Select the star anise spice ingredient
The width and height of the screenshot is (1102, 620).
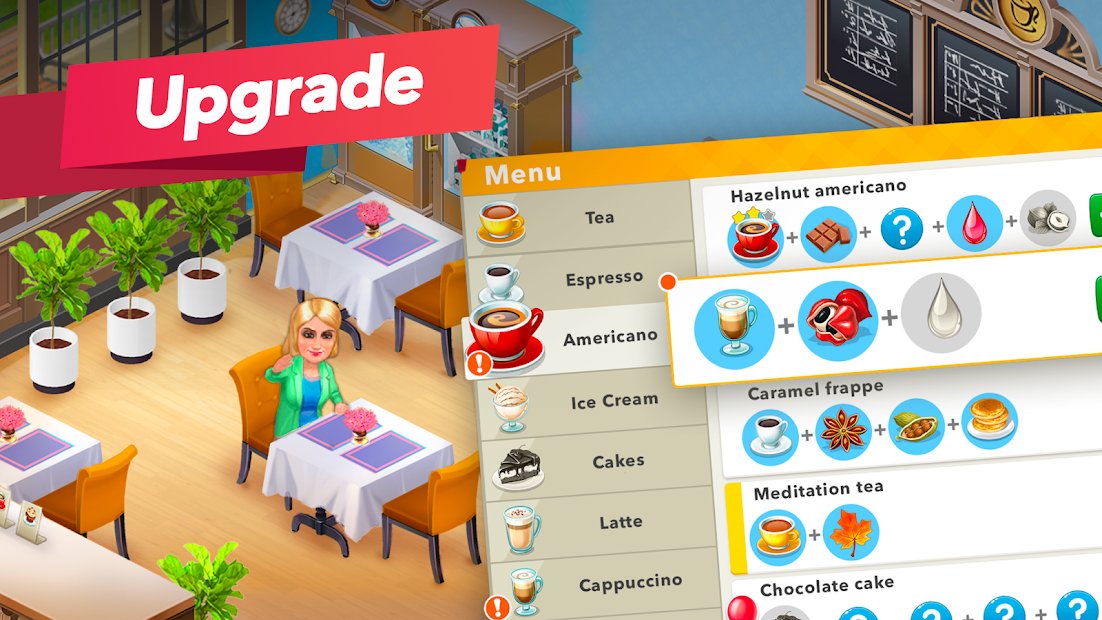click(843, 431)
